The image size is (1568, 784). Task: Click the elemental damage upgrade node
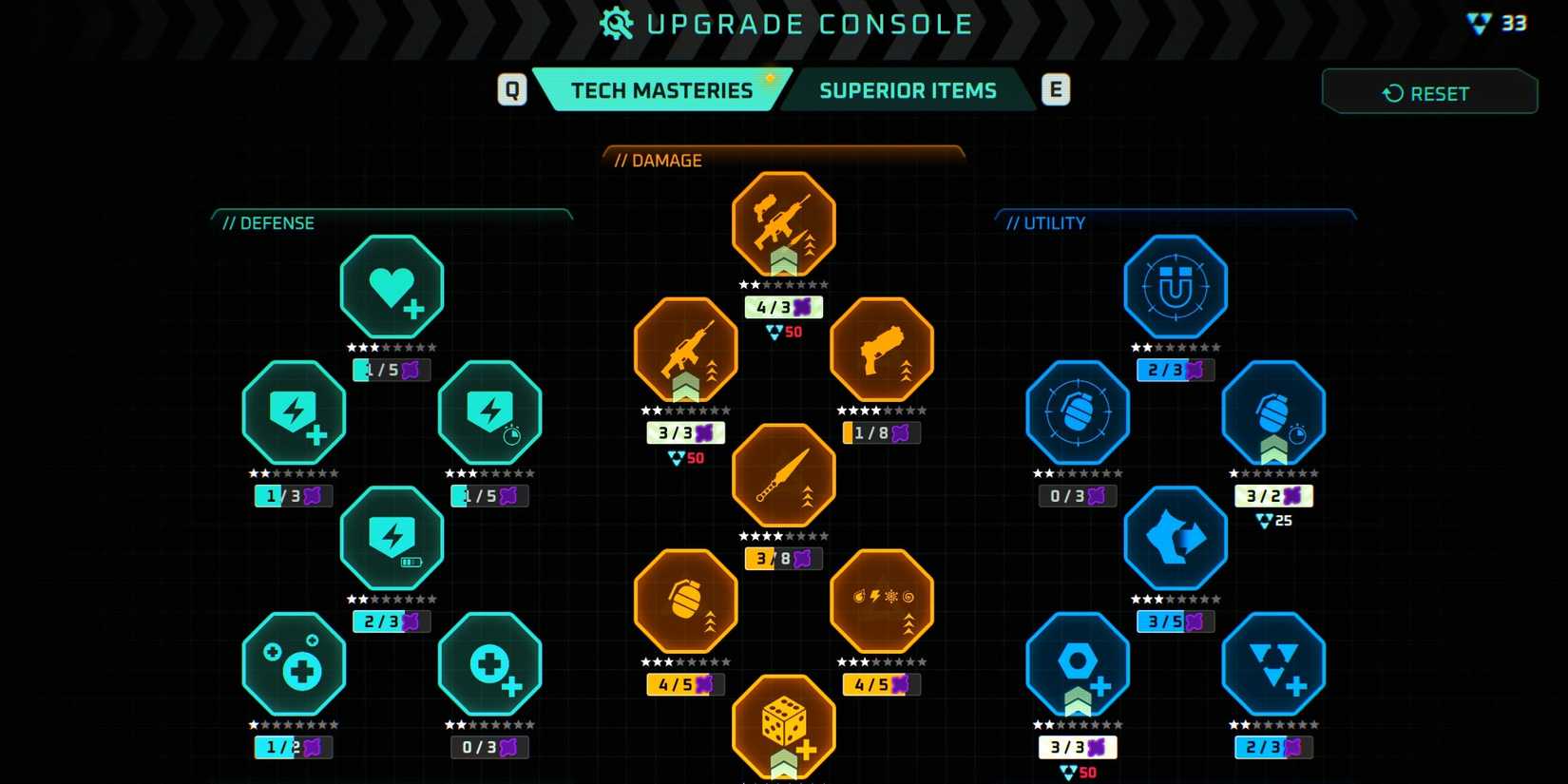point(881,601)
